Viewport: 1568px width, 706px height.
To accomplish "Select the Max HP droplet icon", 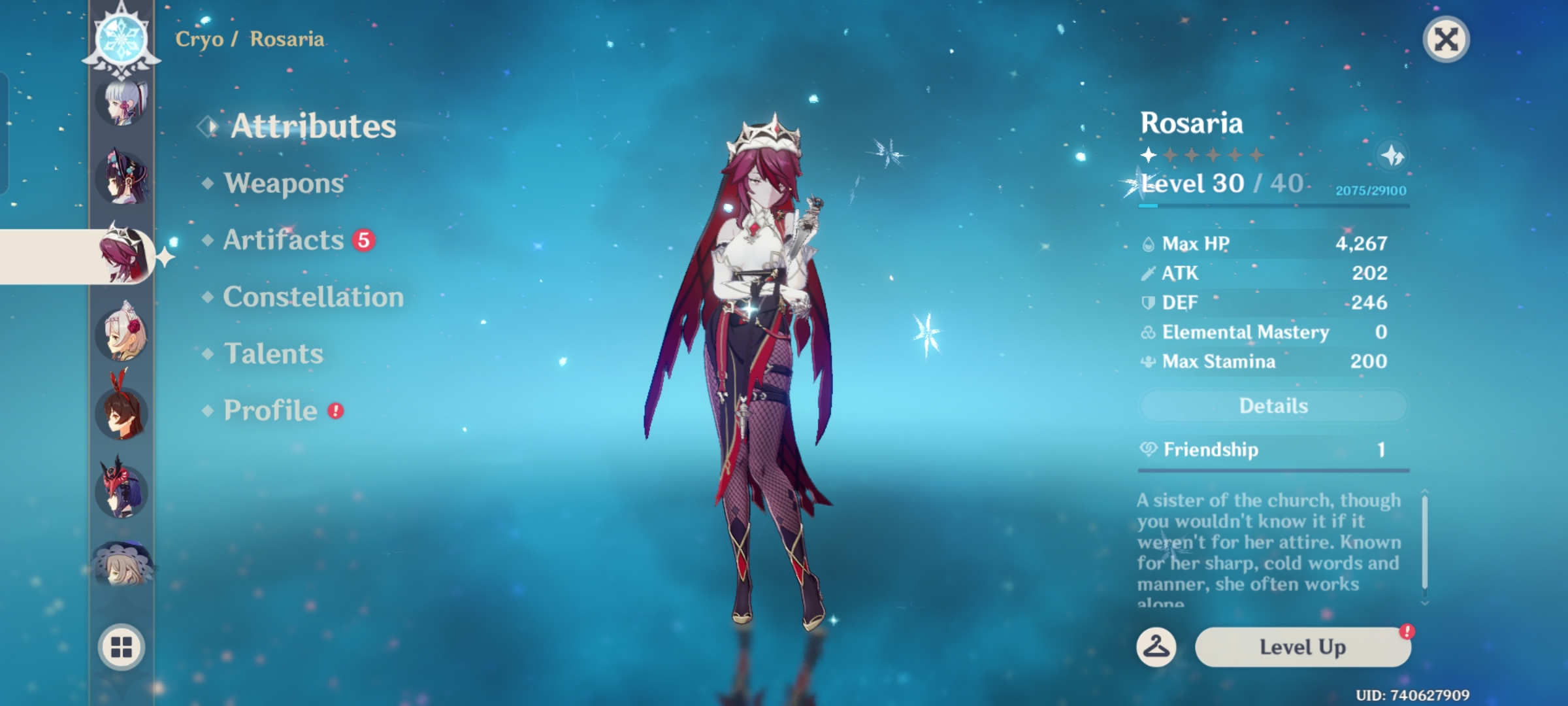I will coord(1149,243).
